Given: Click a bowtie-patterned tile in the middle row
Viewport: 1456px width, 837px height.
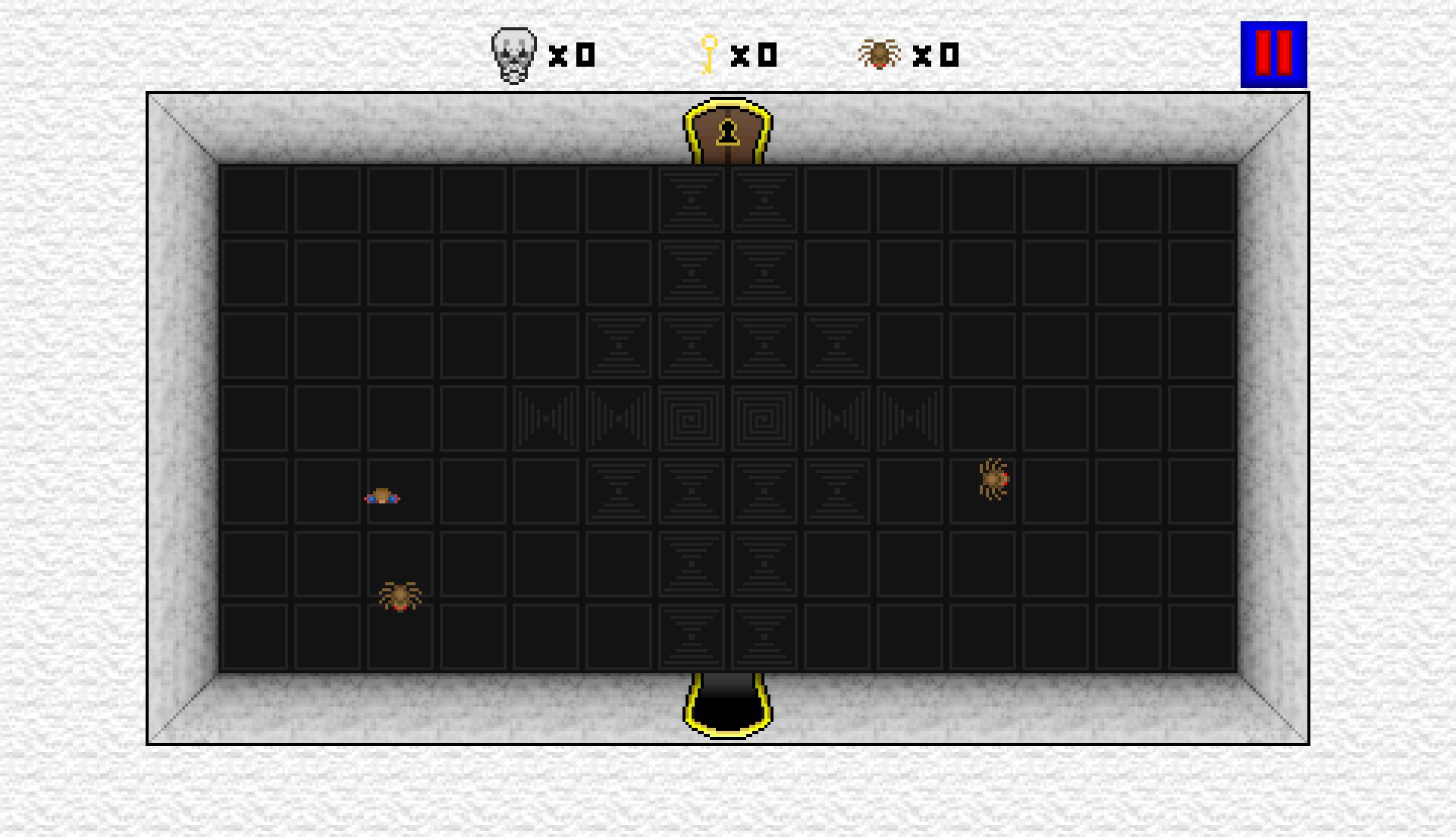Looking at the screenshot, I should (546, 418).
